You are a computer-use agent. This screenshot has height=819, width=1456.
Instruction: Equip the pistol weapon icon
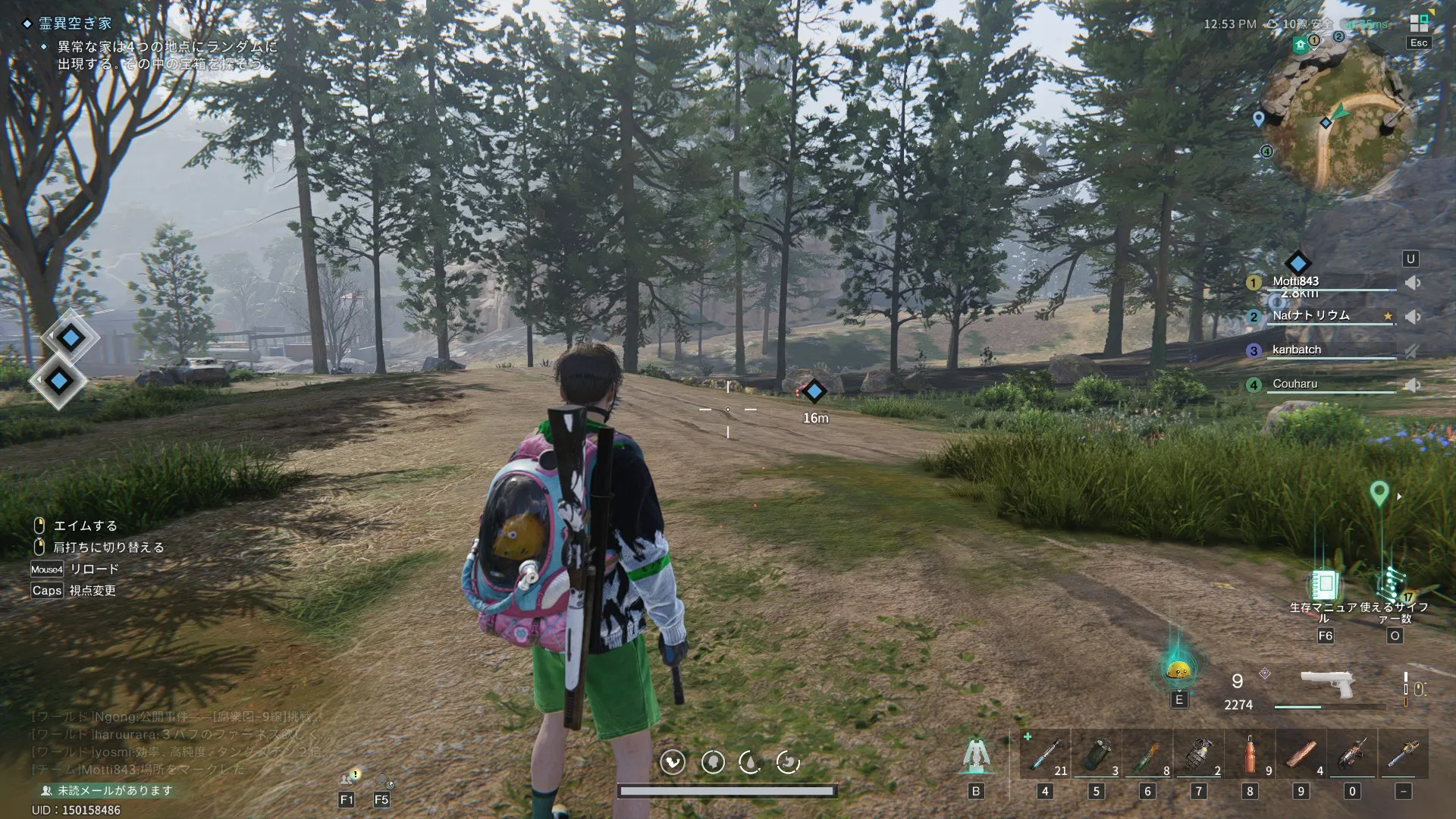coord(1326,683)
